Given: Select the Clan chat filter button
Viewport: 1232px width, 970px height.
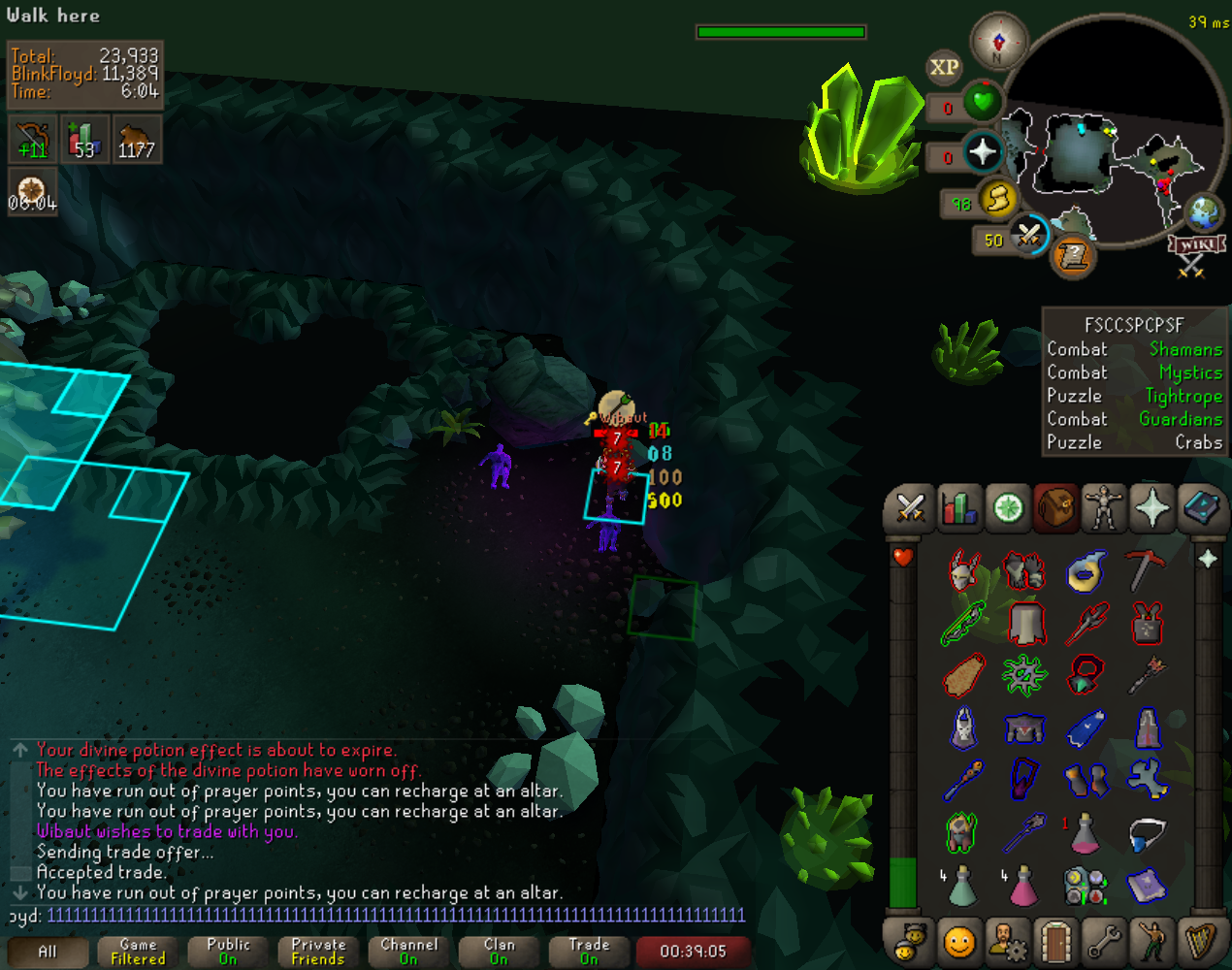Looking at the screenshot, I should pos(499,952).
